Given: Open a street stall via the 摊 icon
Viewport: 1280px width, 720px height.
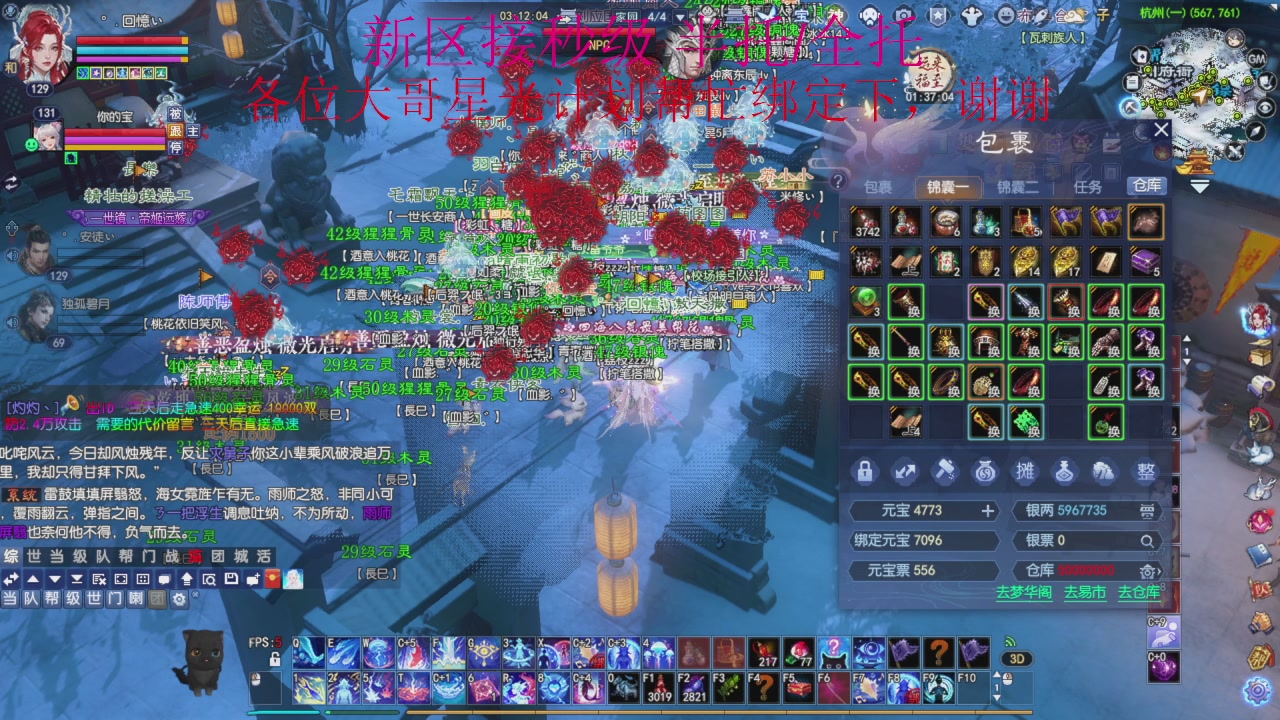Looking at the screenshot, I should click(1025, 472).
